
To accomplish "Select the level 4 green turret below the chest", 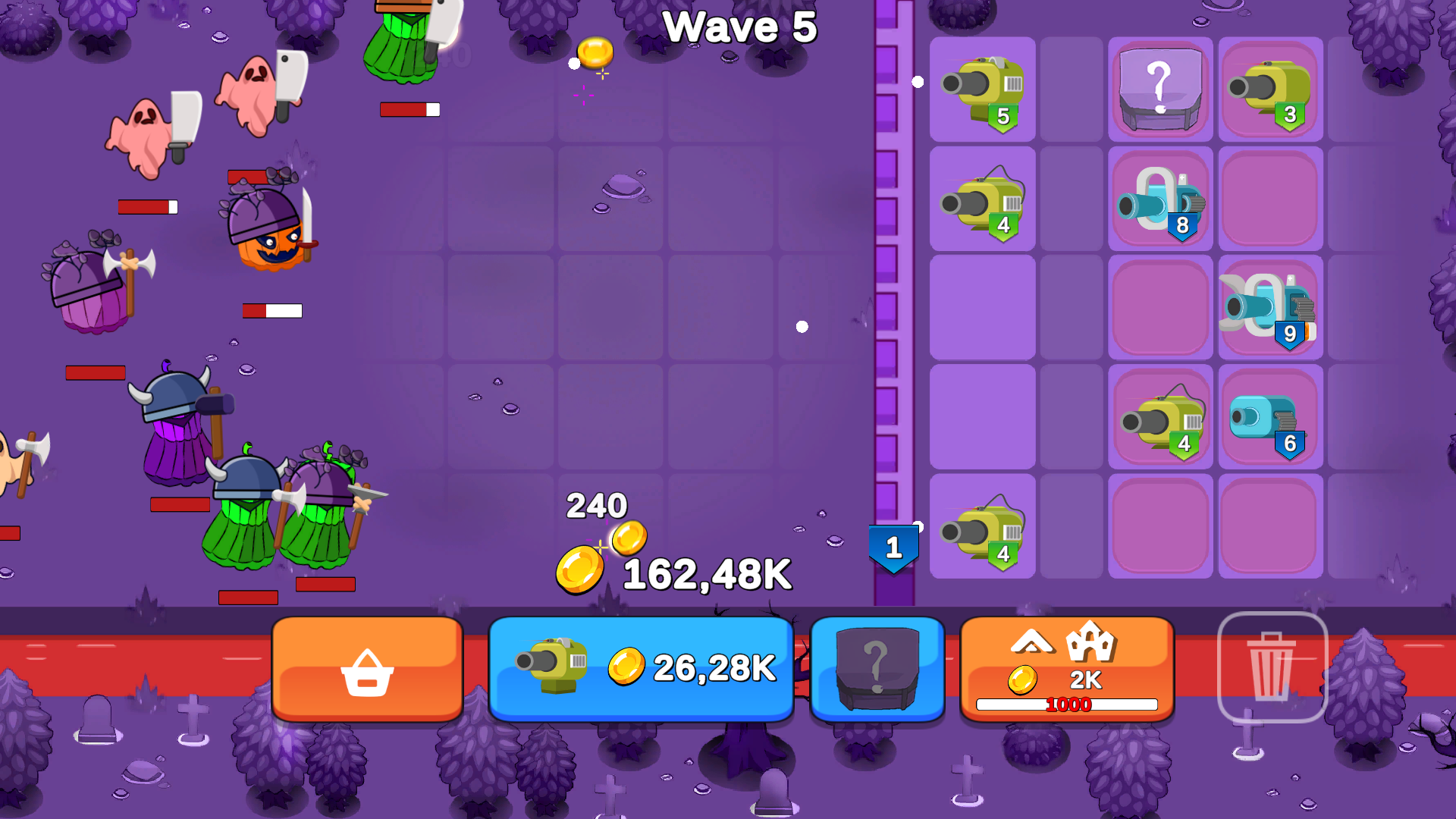I will (1159, 417).
